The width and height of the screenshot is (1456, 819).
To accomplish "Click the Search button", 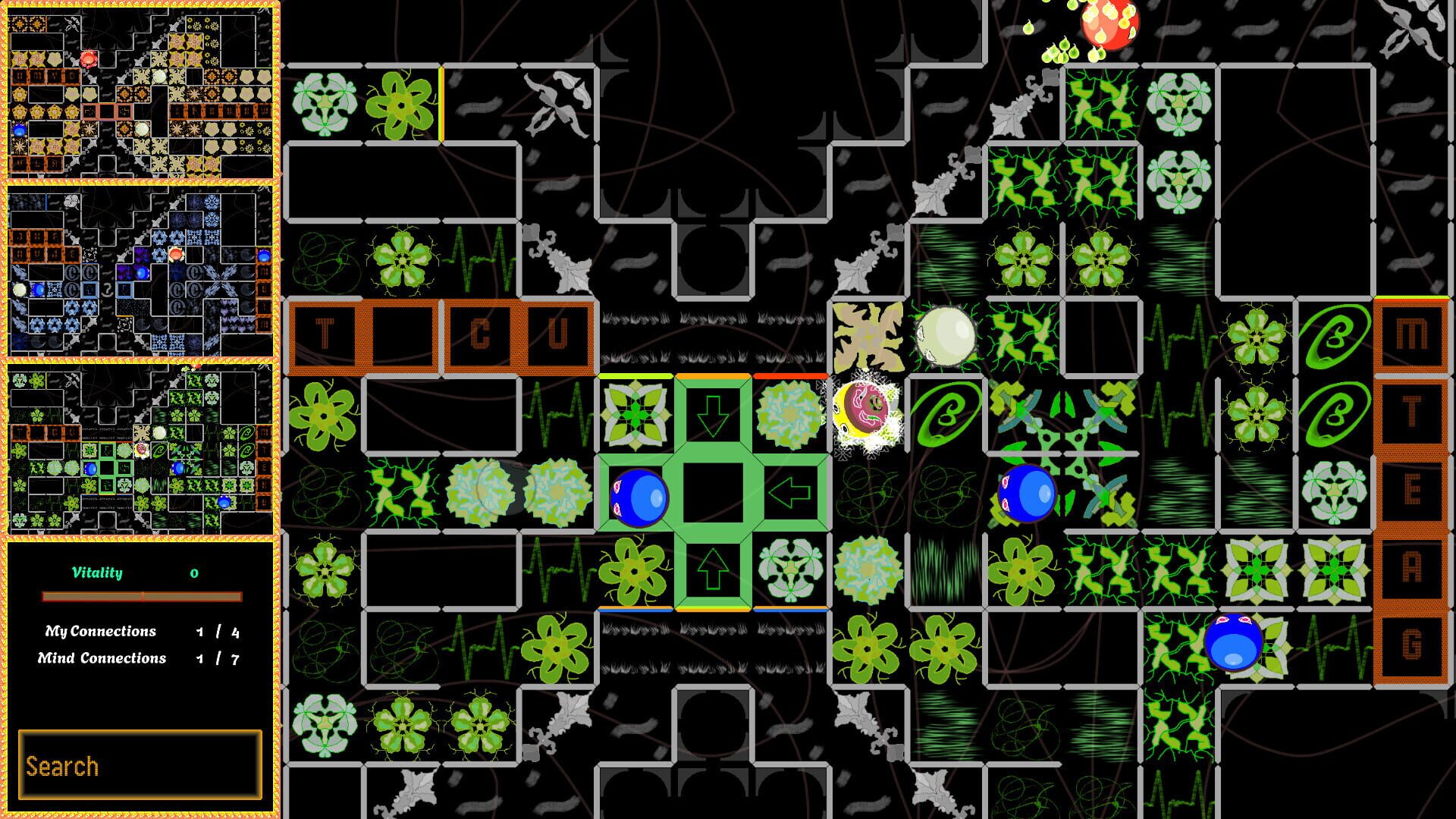I will click(x=140, y=764).
